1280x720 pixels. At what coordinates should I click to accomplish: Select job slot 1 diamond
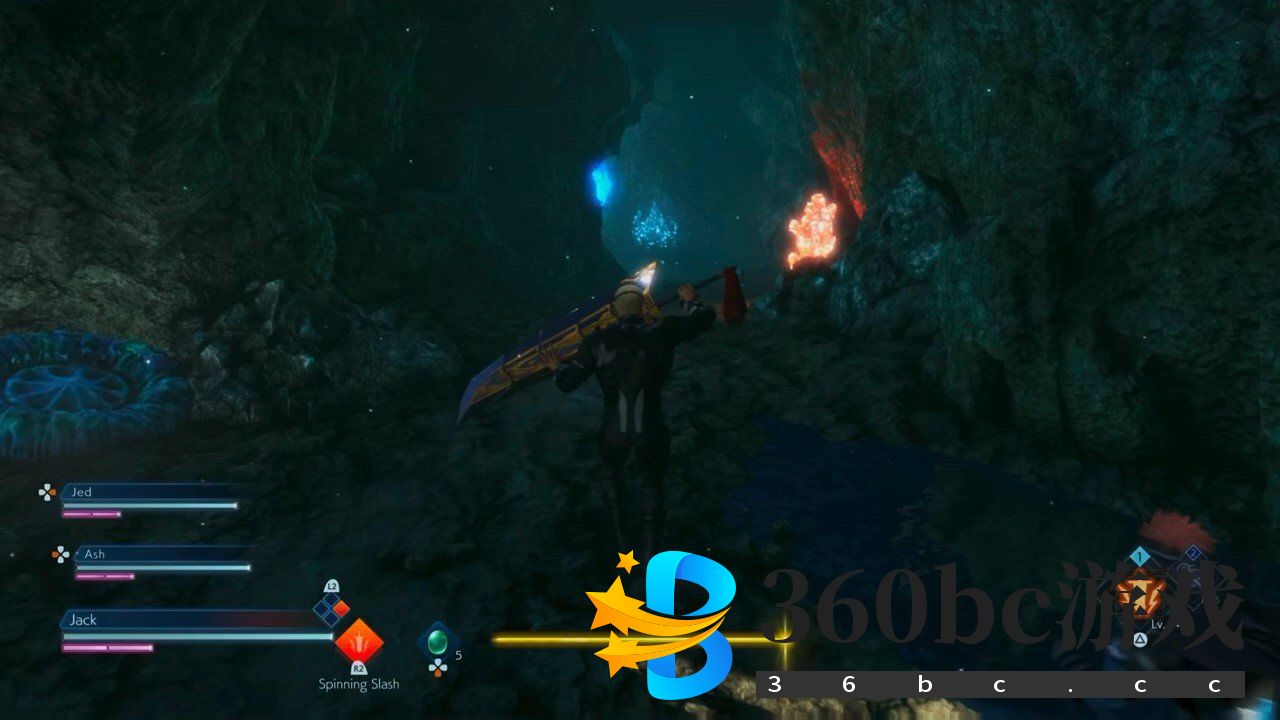click(x=1140, y=556)
